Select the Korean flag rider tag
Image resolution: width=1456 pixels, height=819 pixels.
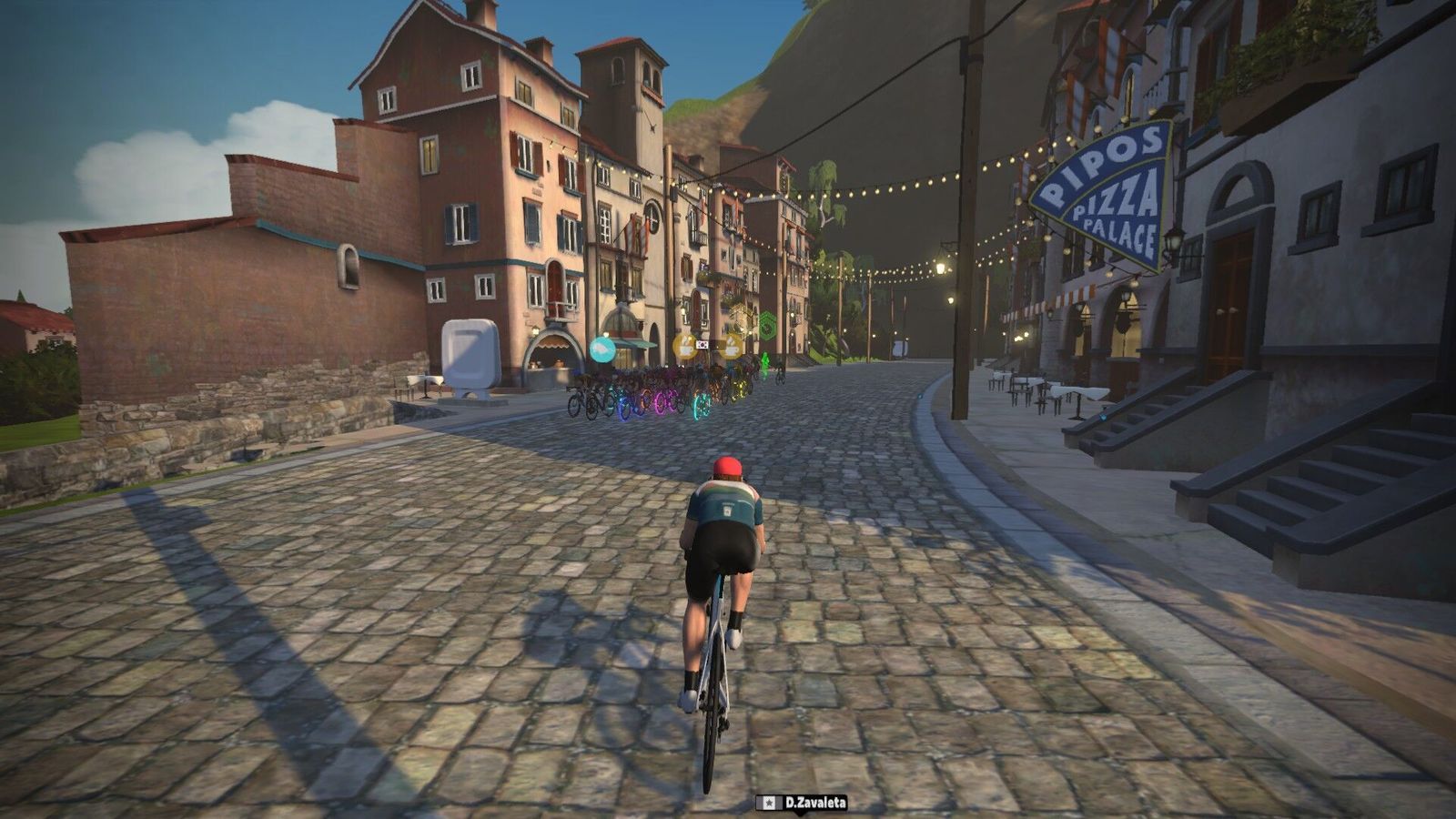[x=703, y=345]
